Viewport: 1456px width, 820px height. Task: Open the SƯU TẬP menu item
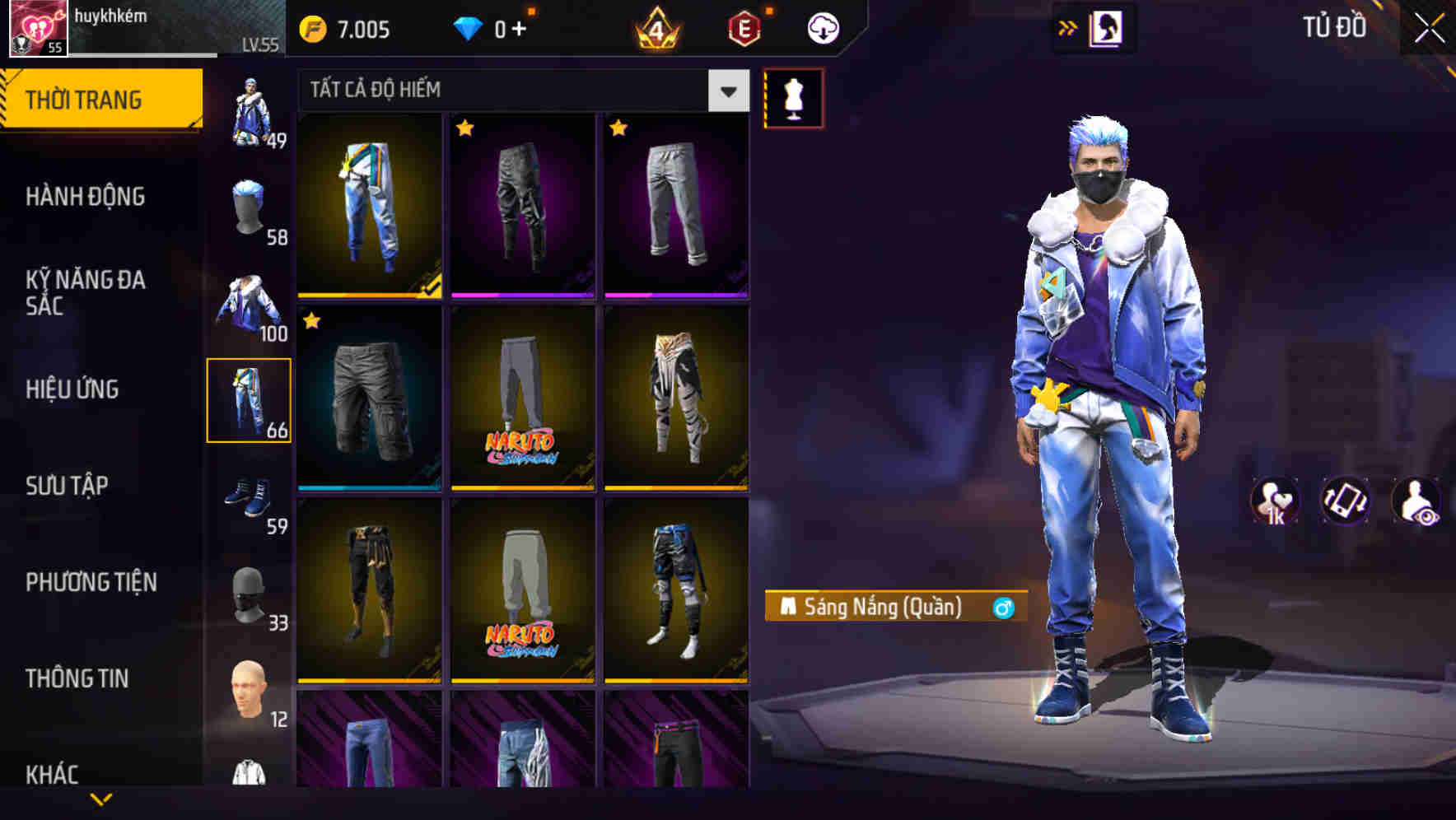coord(66,486)
